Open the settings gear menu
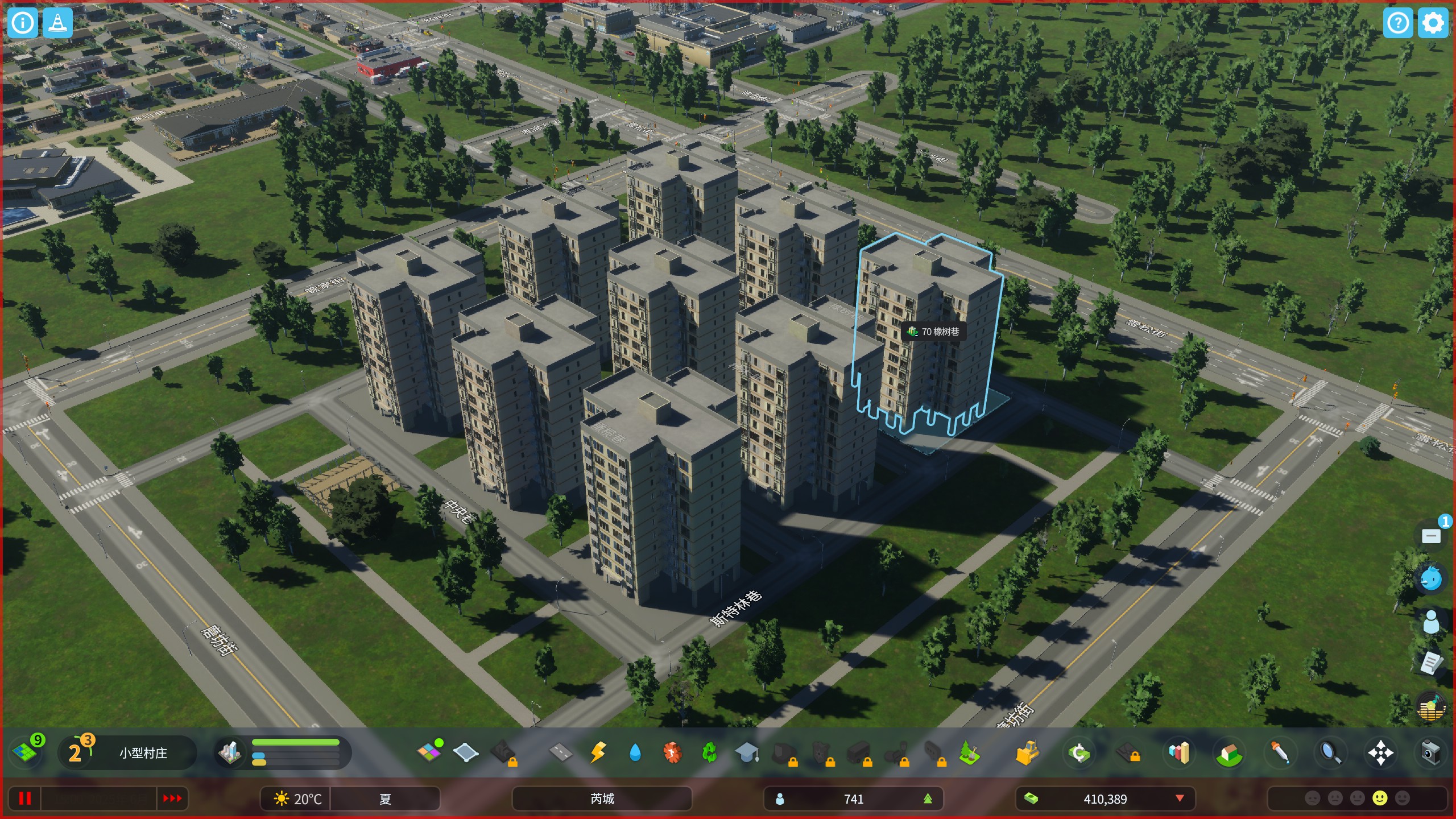1456x819 pixels. [1433, 23]
